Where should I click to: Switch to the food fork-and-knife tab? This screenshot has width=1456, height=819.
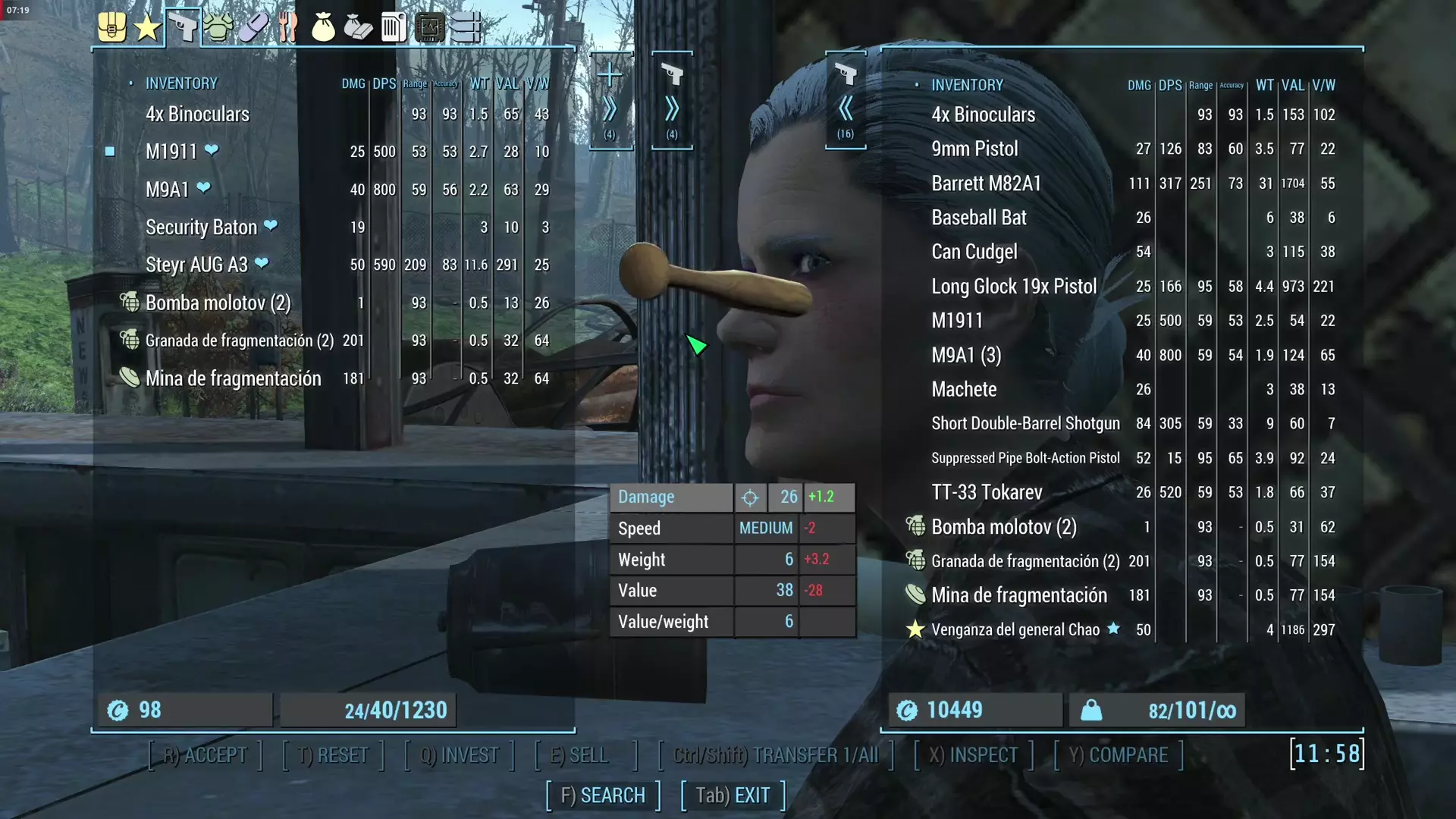(287, 28)
